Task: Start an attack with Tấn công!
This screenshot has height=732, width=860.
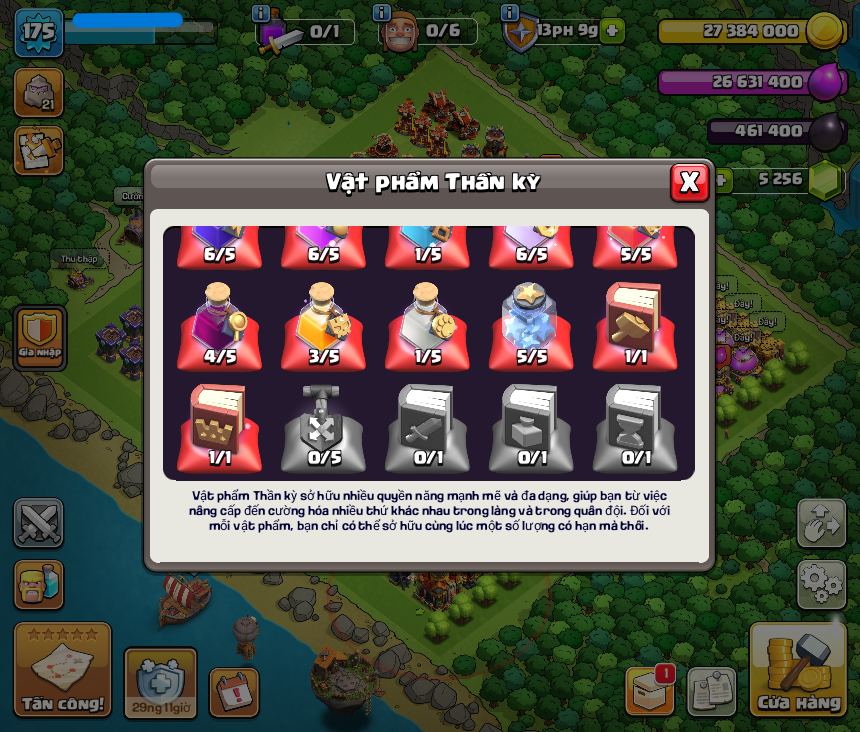Action: tap(63, 670)
